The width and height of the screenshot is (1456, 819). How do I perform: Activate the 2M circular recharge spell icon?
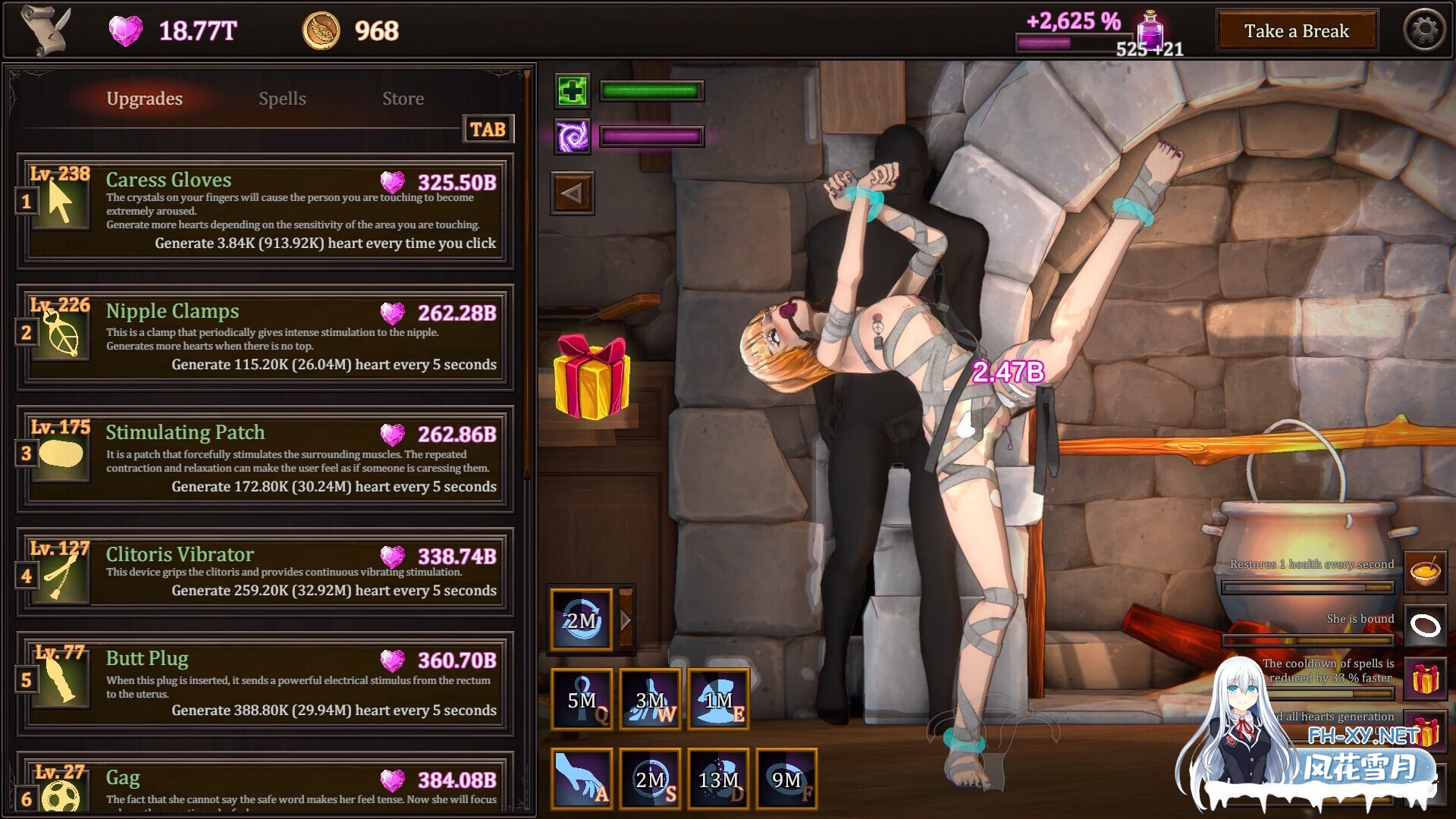tap(581, 619)
